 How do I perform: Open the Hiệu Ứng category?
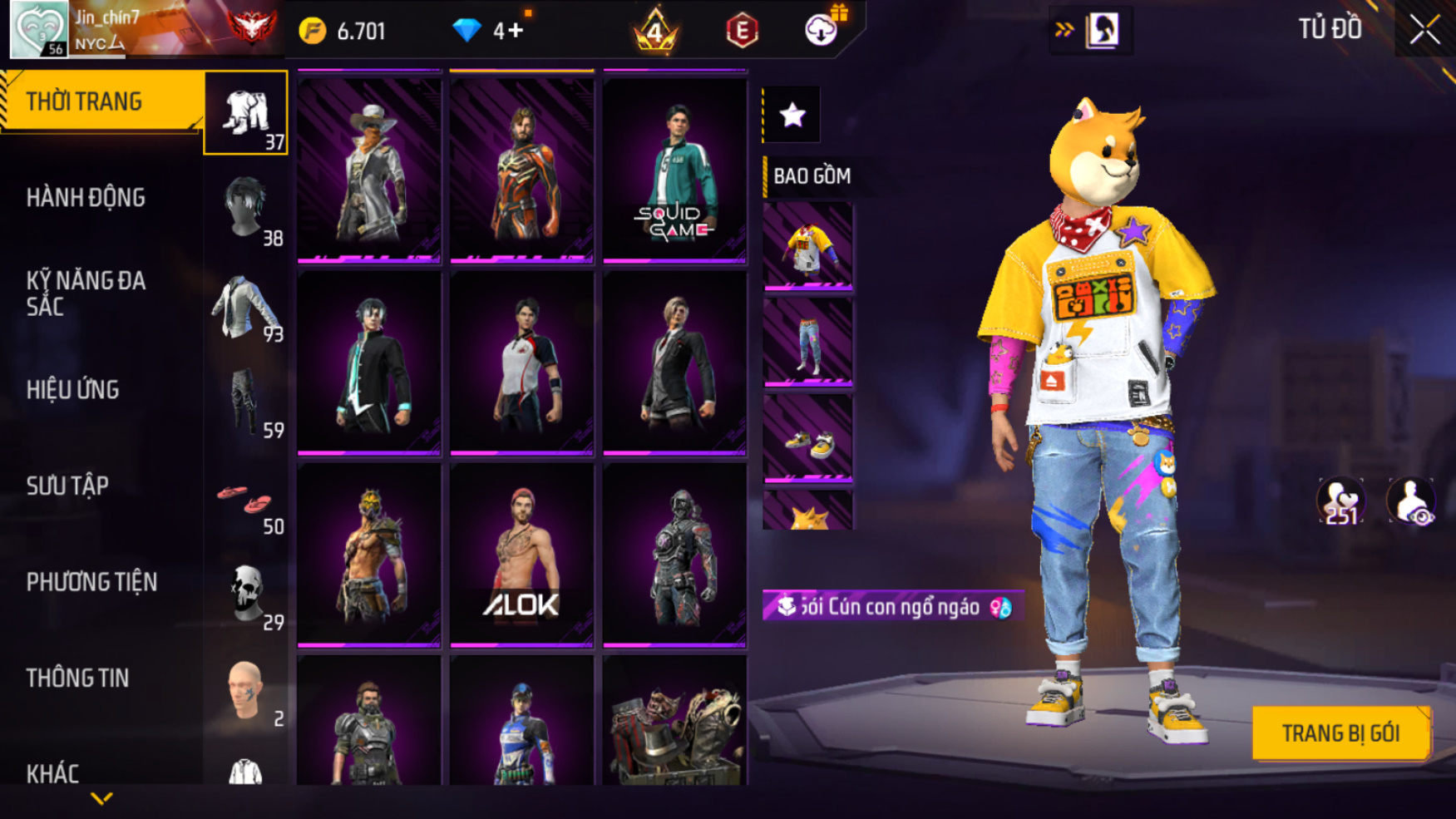tap(73, 390)
